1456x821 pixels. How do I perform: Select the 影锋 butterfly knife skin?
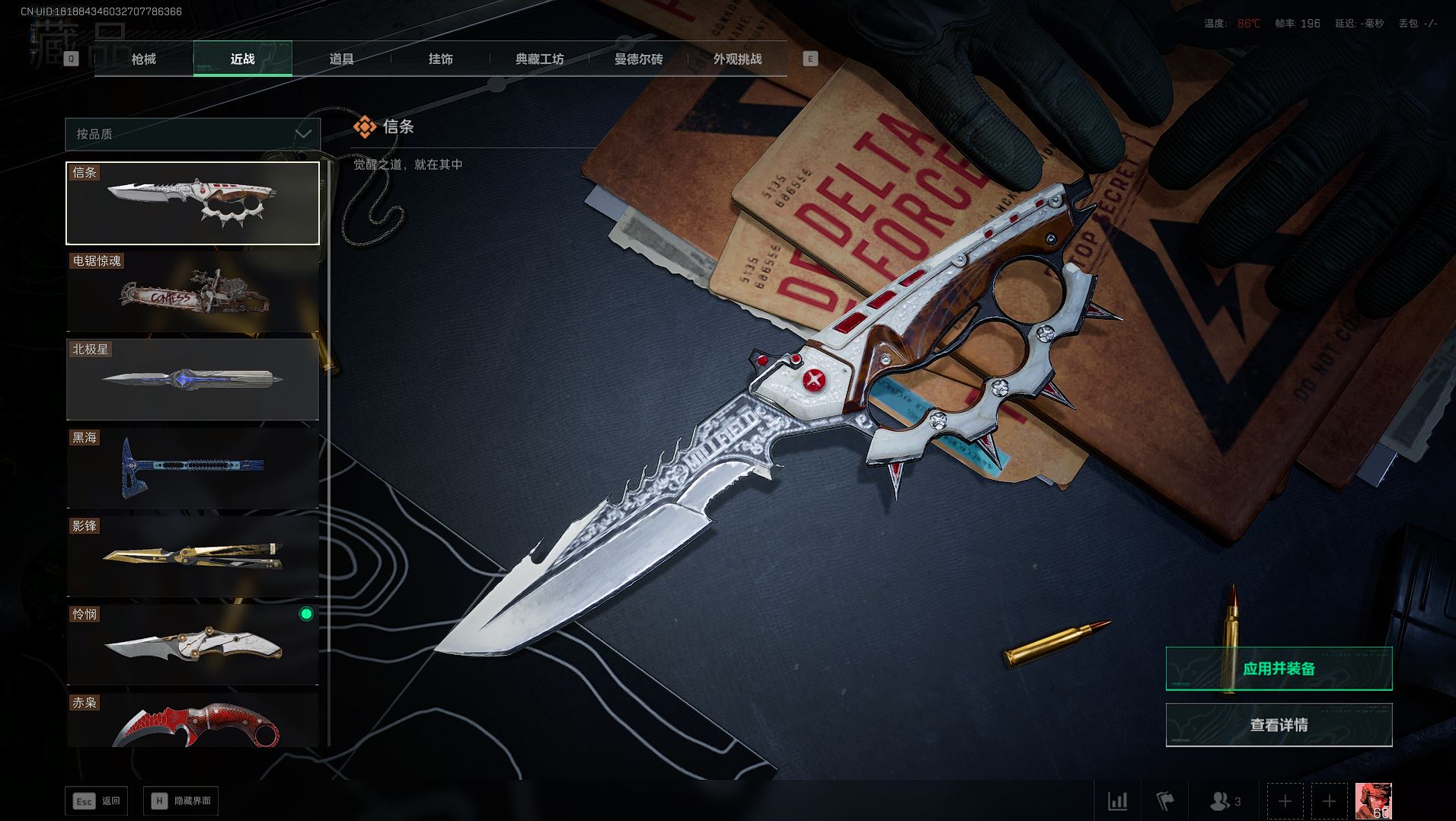[193, 556]
